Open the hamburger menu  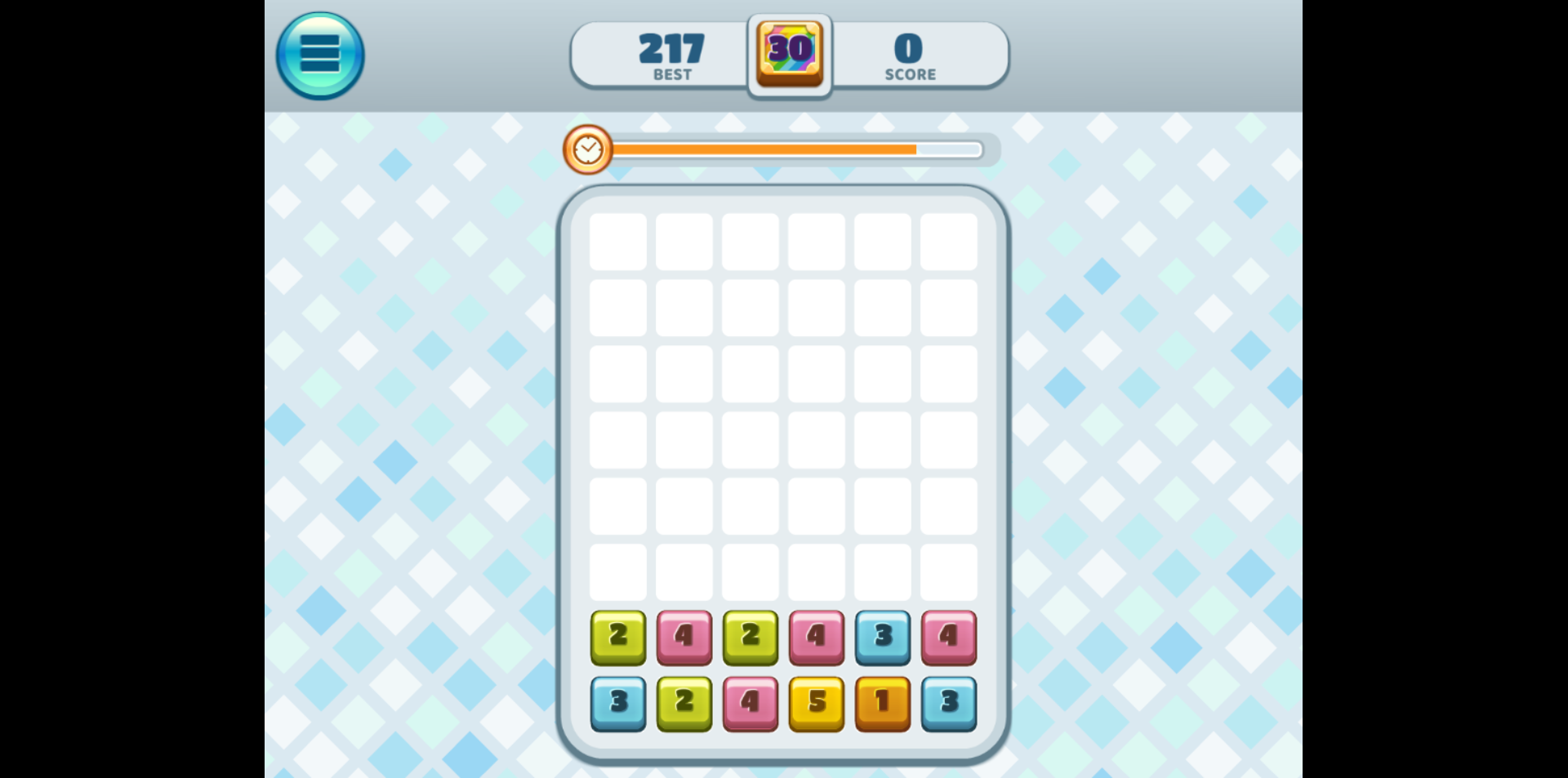click(x=319, y=53)
